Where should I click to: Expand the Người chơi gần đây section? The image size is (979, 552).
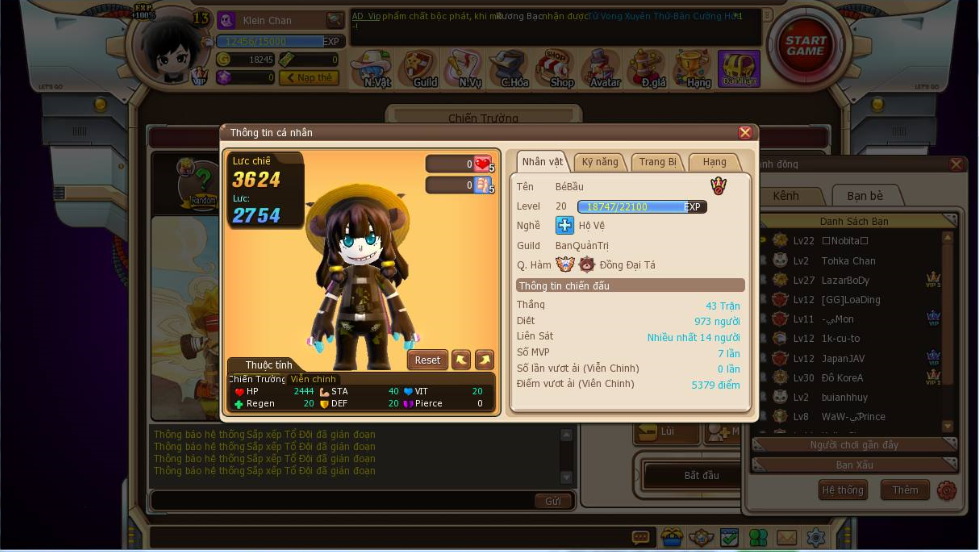click(854, 445)
